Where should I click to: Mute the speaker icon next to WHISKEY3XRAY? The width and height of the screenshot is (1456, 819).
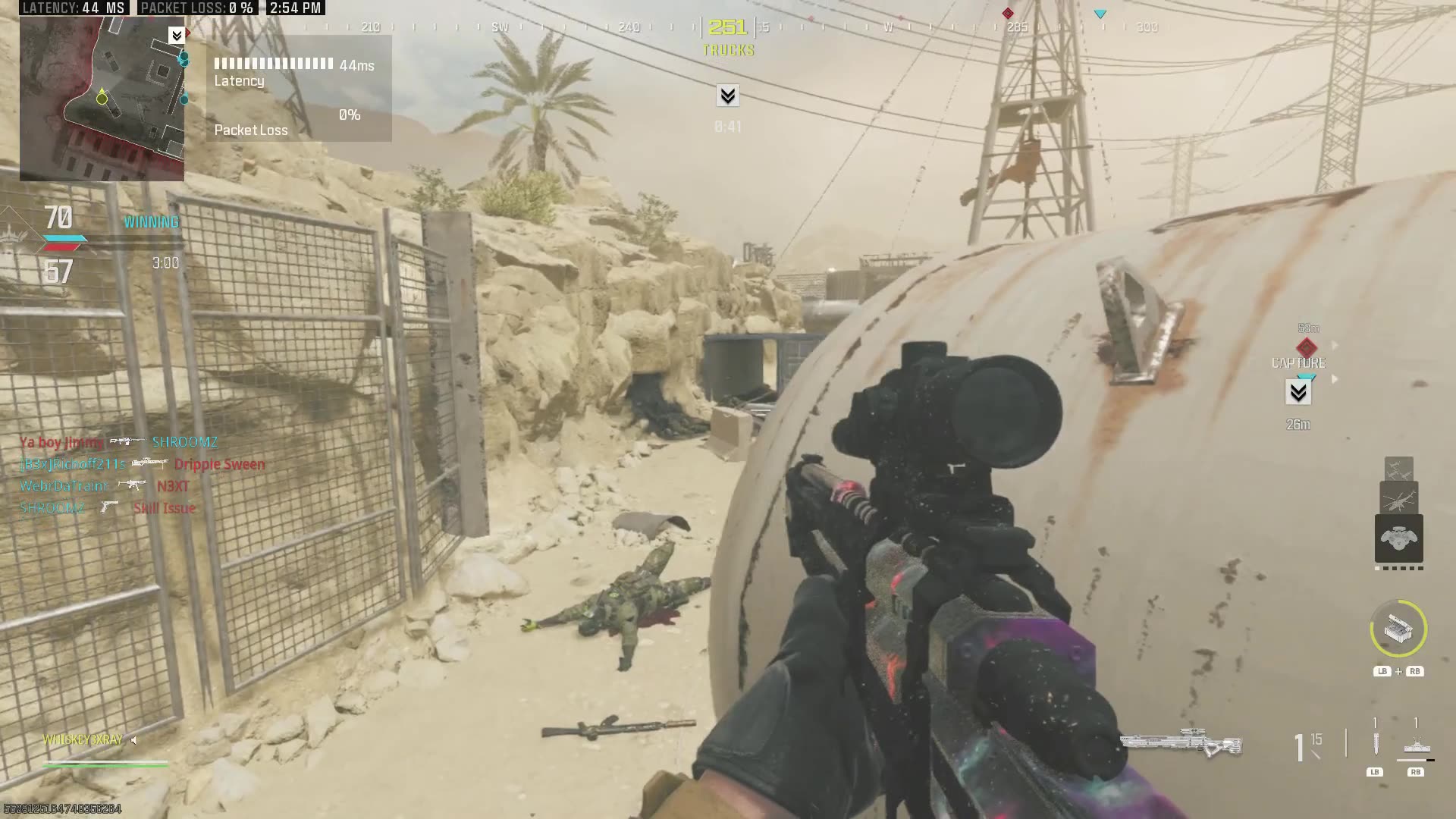point(134,739)
